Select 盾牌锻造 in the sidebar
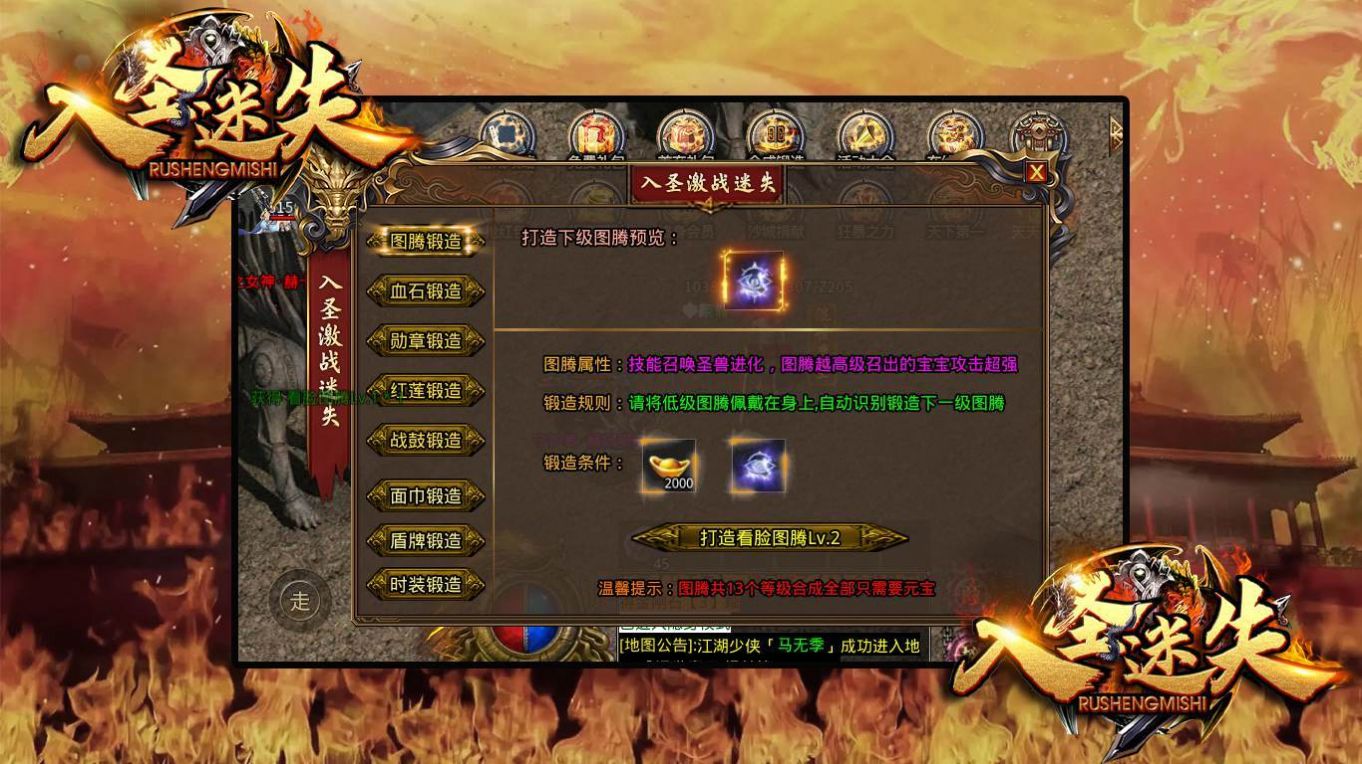The width and height of the screenshot is (1362, 764). pos(428,541)
